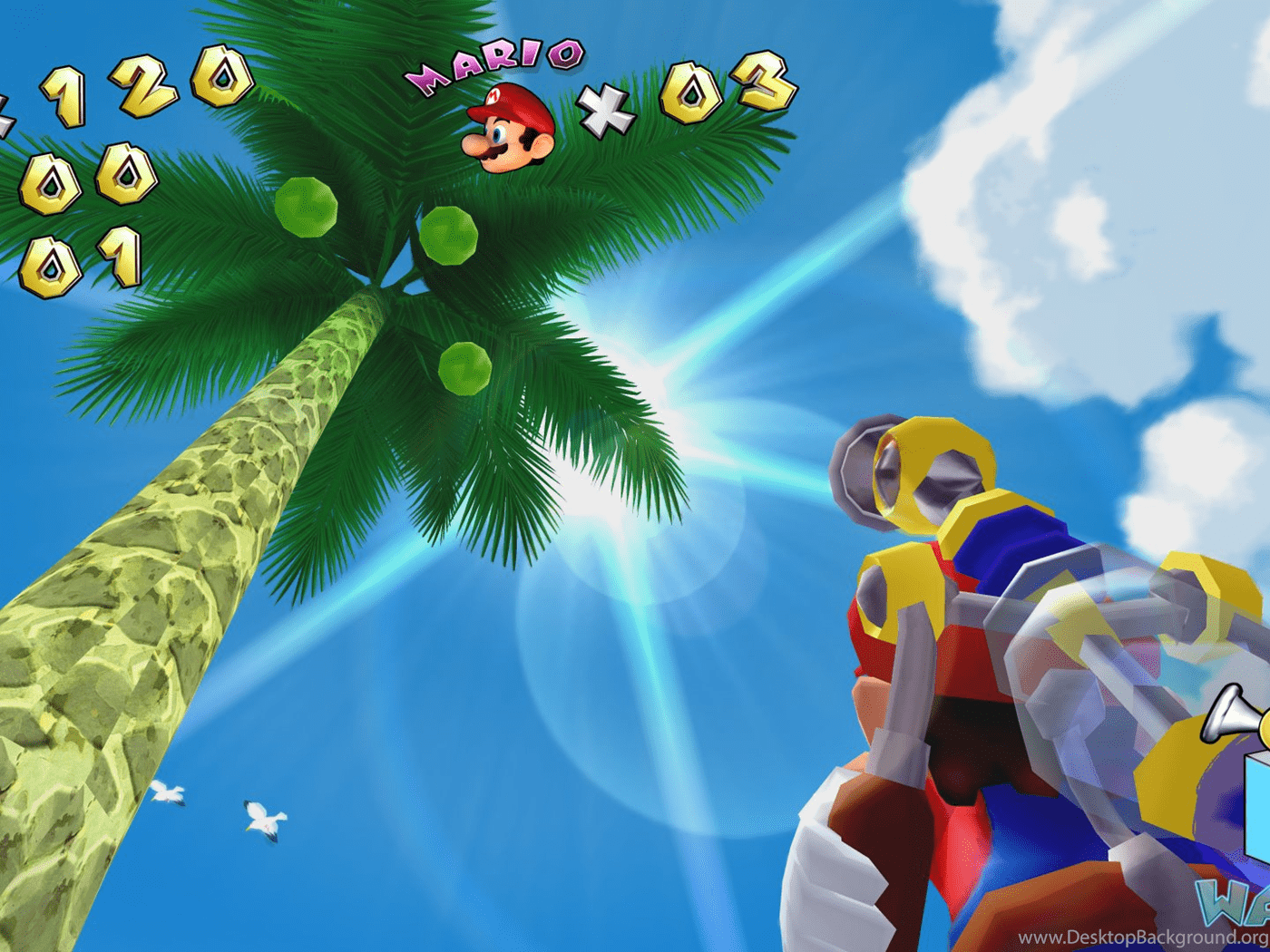This screenshot has width=1270, height=952.
Task: Click the Mario head icon in HUD
Action: pyautogui.click(x=508, y=127)
